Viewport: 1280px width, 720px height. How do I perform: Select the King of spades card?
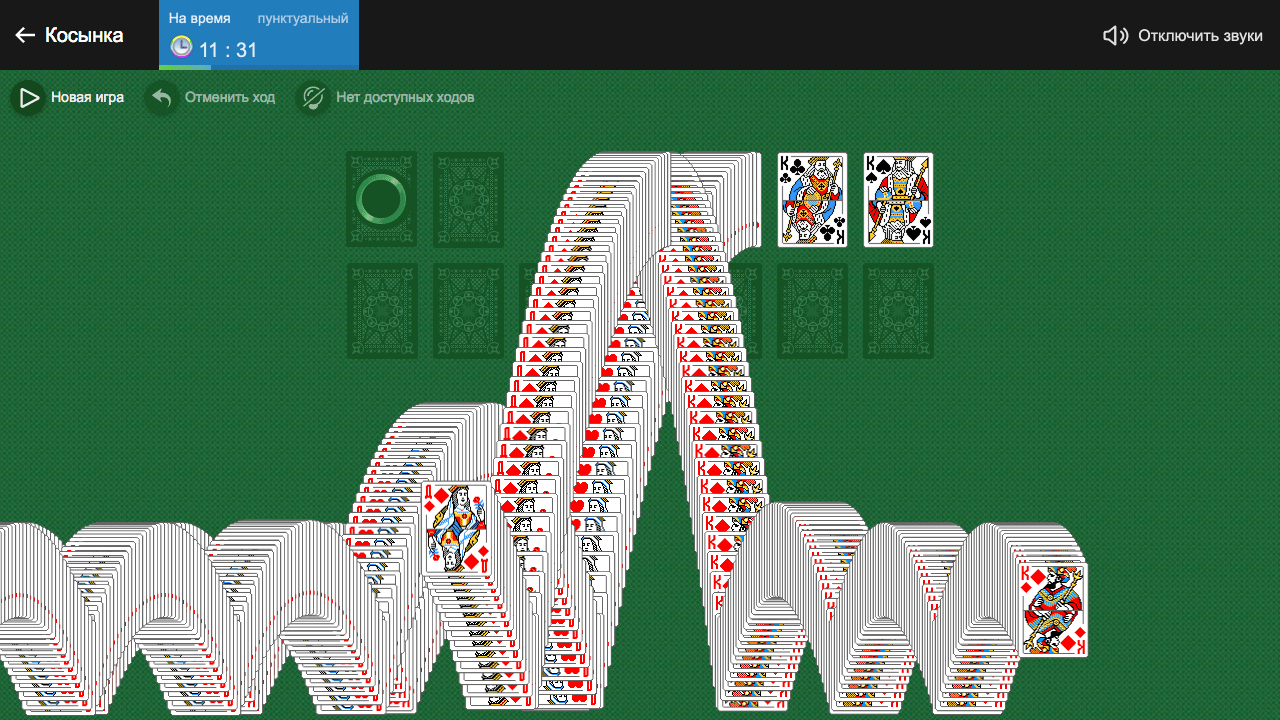click(x=897, y=199)
